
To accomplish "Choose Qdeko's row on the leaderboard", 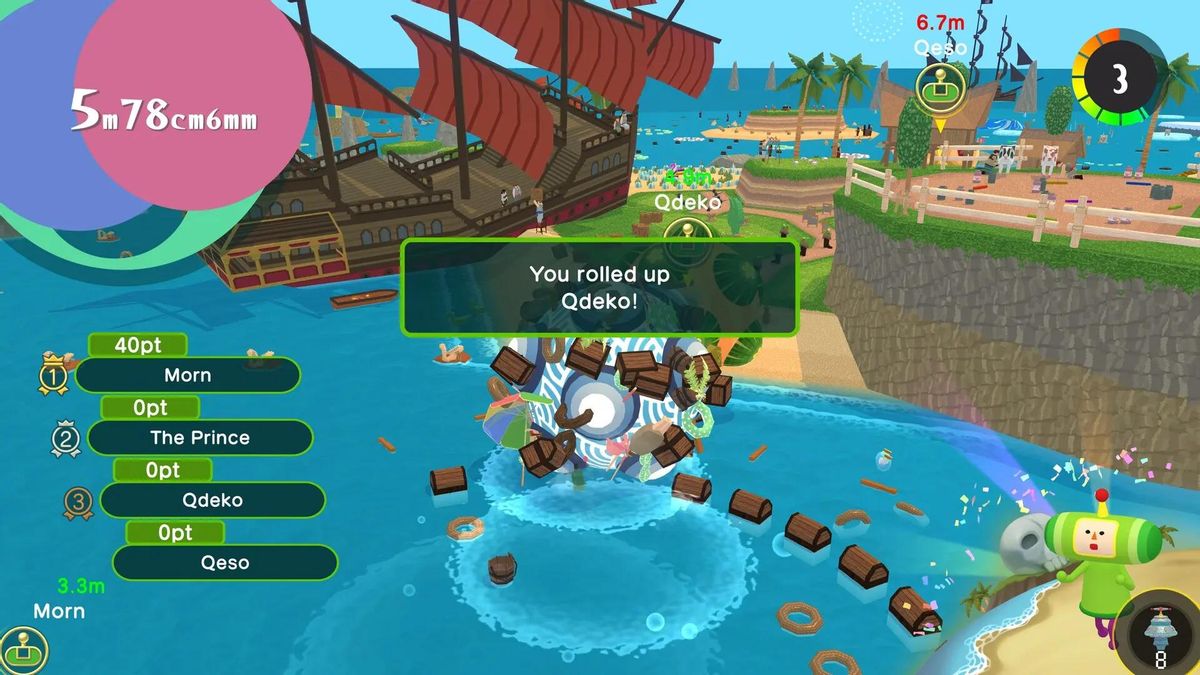I will click(x=212, y=500).
